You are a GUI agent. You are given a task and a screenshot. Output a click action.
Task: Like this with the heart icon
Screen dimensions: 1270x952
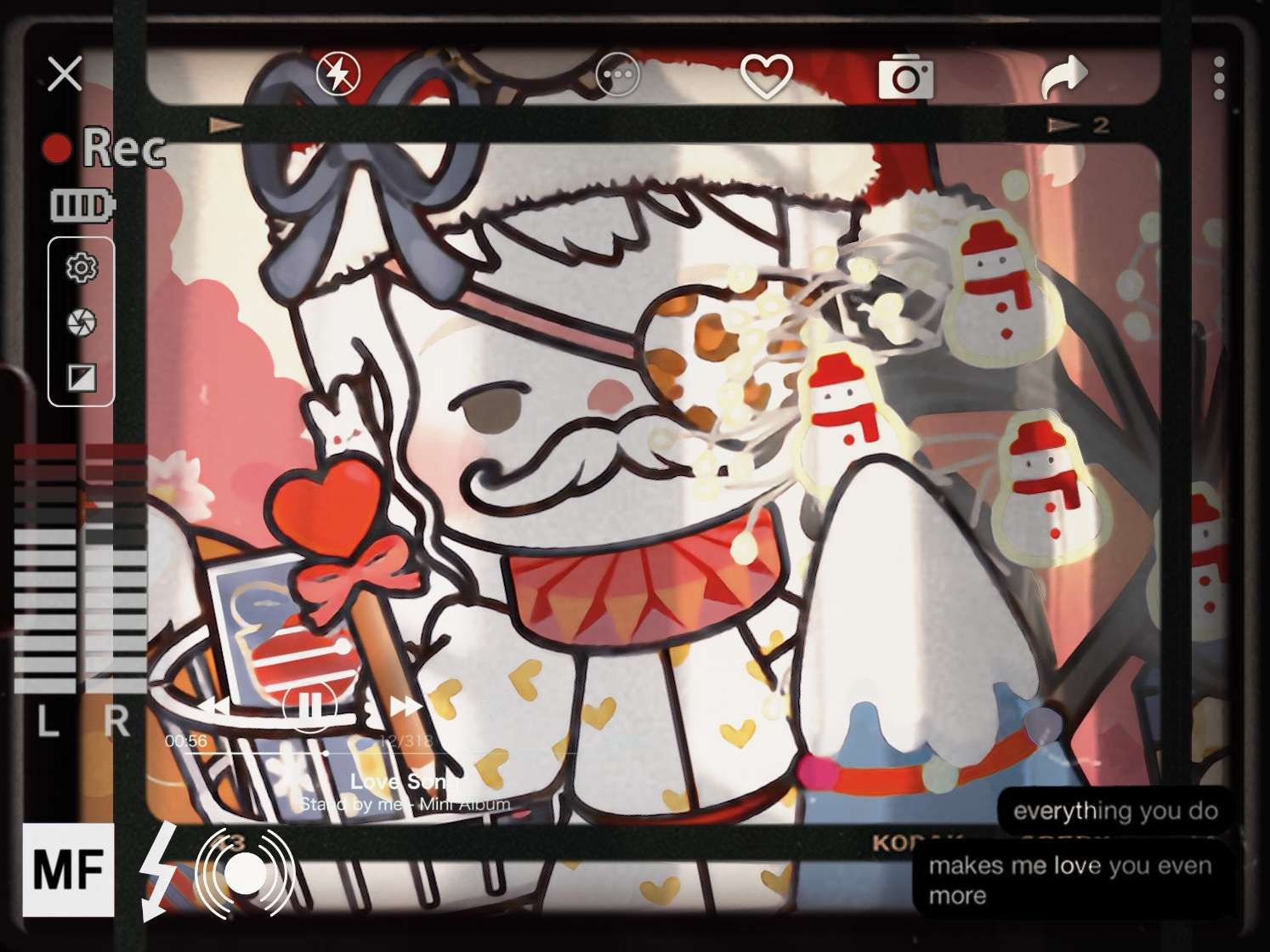click(766, 76)
